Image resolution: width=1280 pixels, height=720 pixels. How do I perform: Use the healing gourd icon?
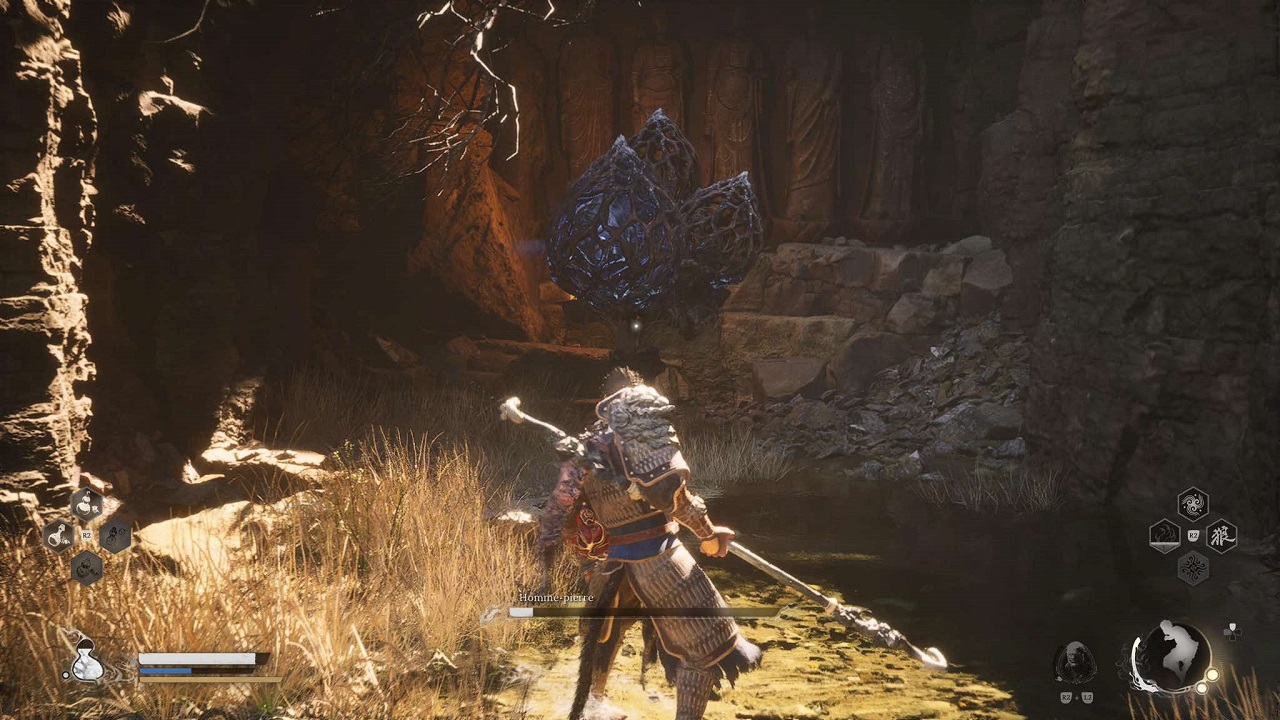tap(87, 660)
